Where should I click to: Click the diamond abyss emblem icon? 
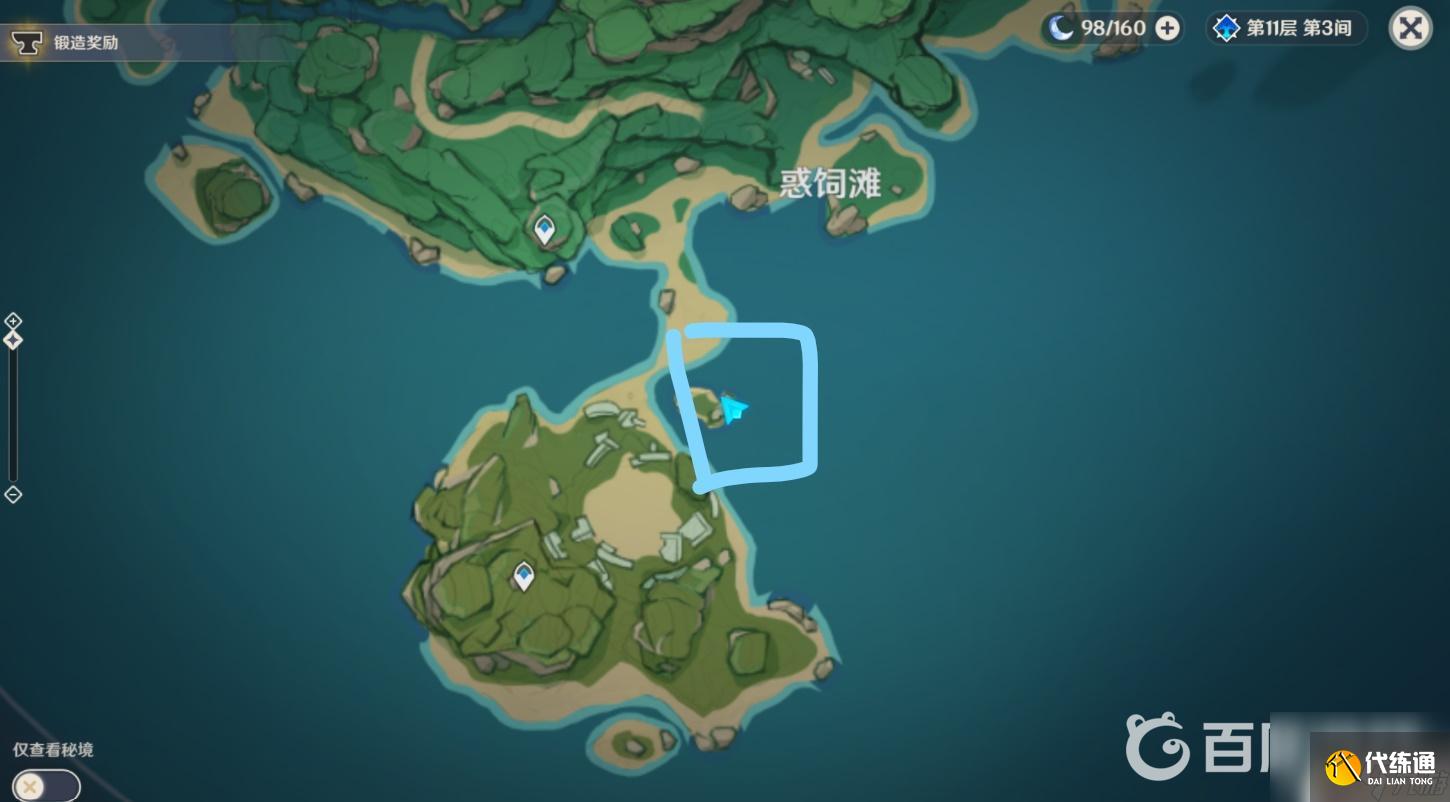pyautogui.click(x=1227, y=27)
